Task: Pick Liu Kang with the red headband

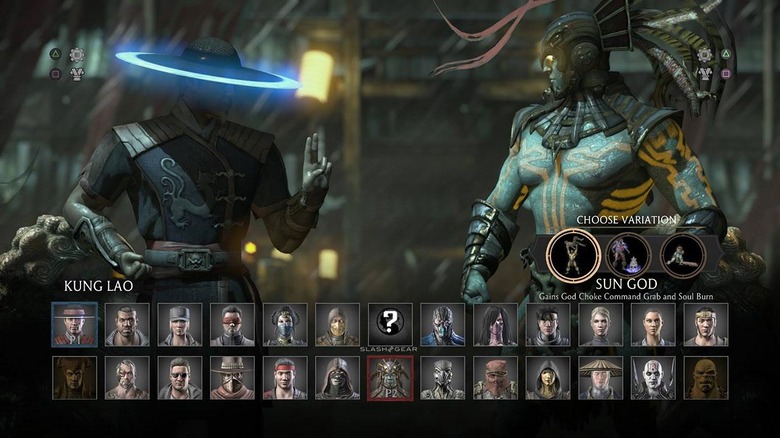Action: click(285, 378)
